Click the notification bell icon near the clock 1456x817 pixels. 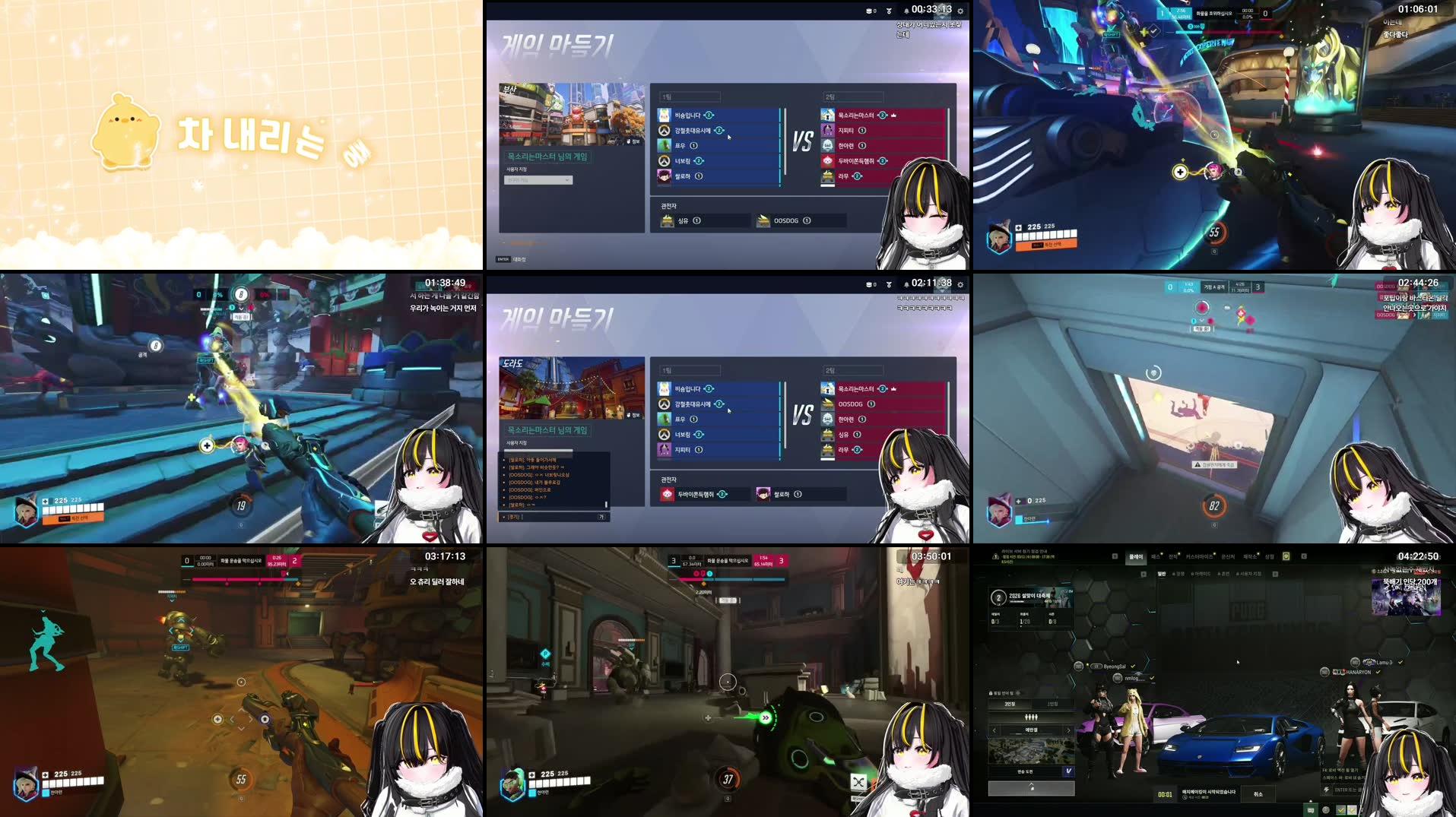906,11
